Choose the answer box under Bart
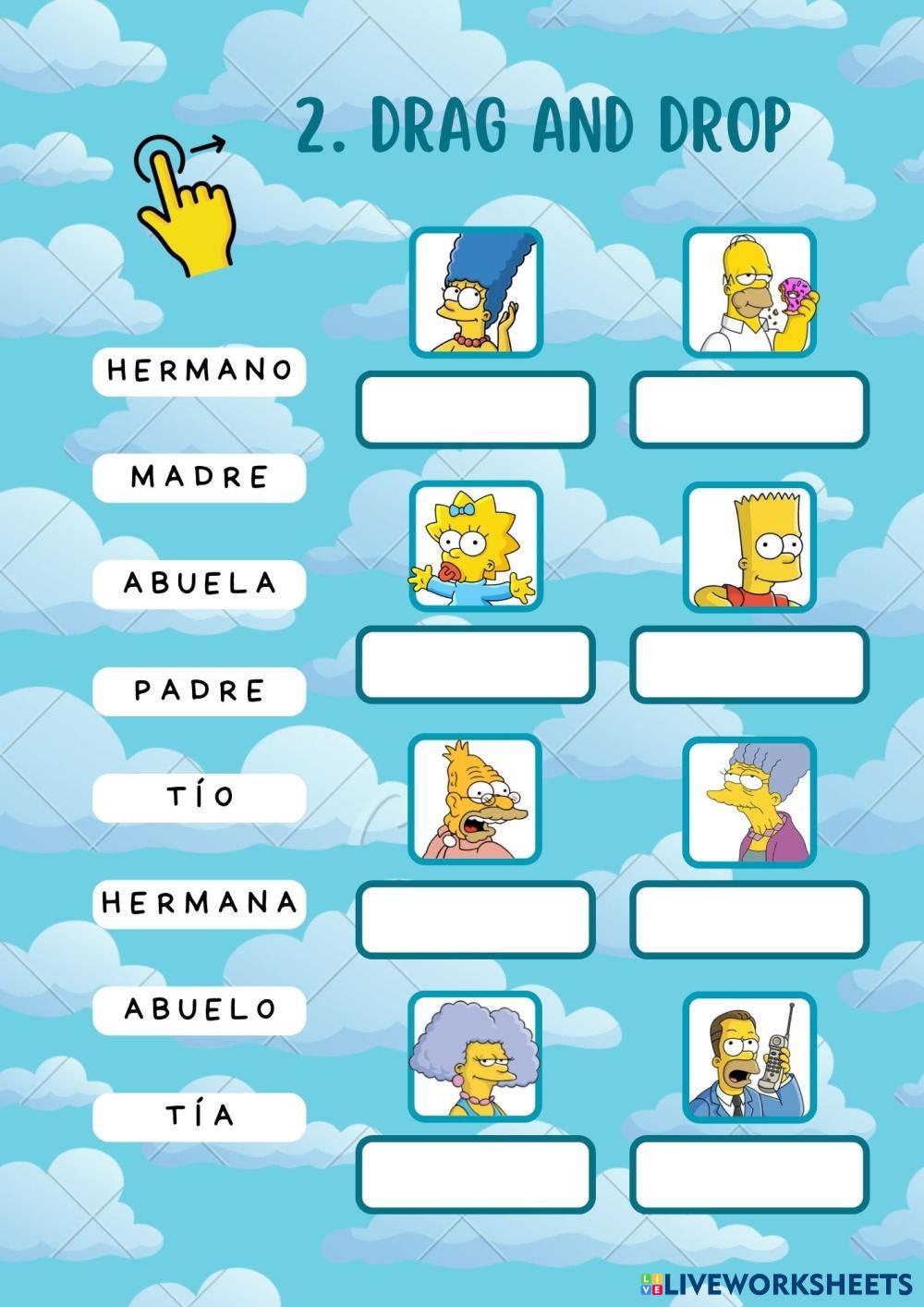 [x=749, y=664]
